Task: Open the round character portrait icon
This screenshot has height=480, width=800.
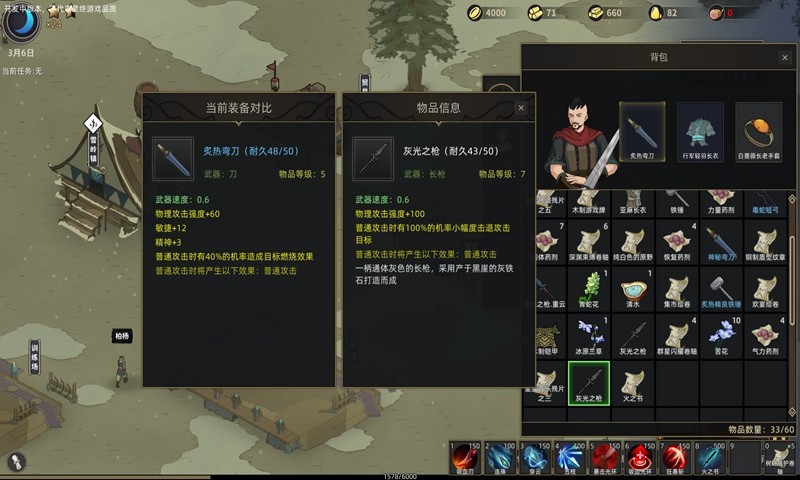Action: [x=16, y=21]
